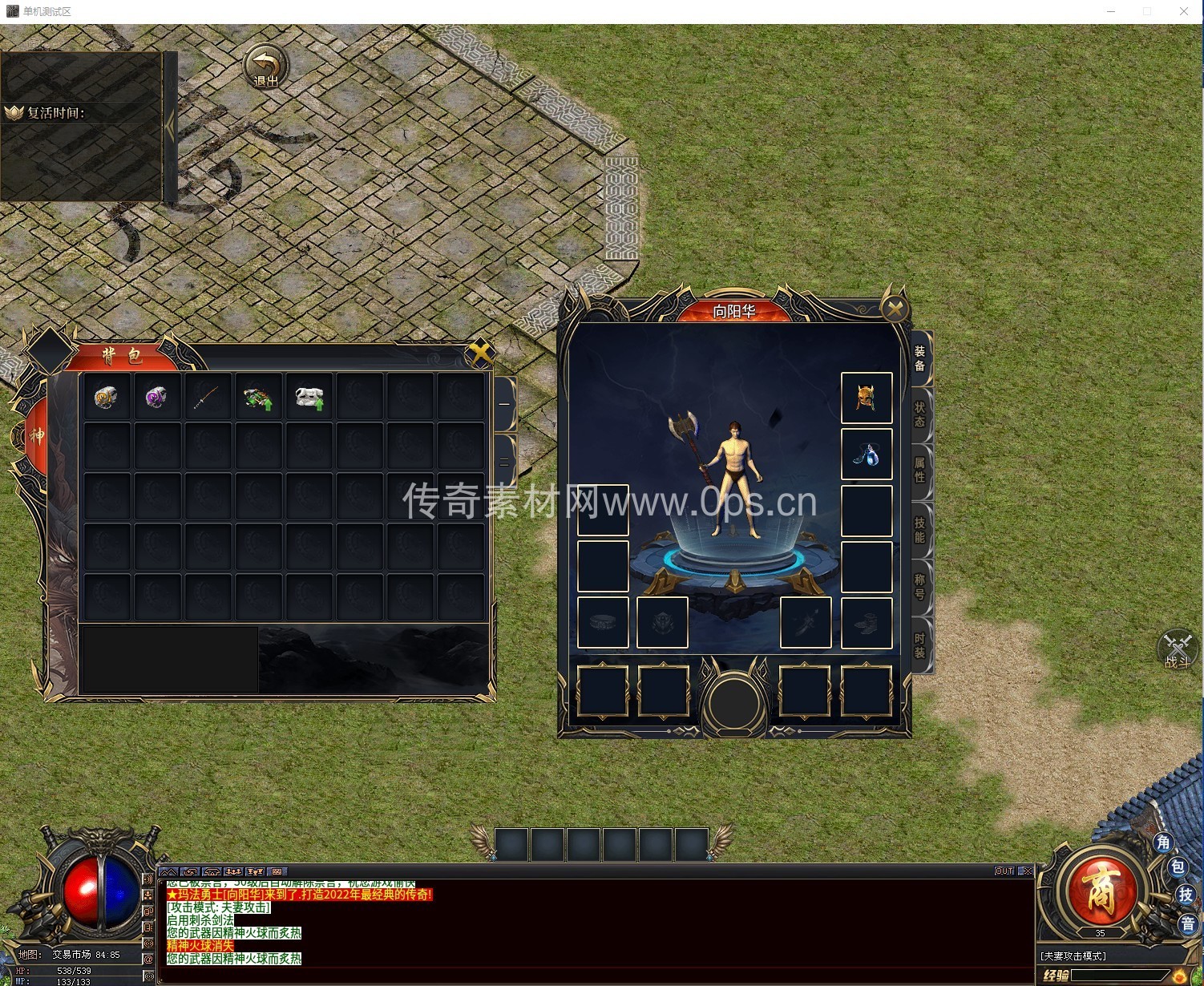Select the equipped blue necklace slot
This screenshot has height=986, width=1204.
(x=866, y=454)
